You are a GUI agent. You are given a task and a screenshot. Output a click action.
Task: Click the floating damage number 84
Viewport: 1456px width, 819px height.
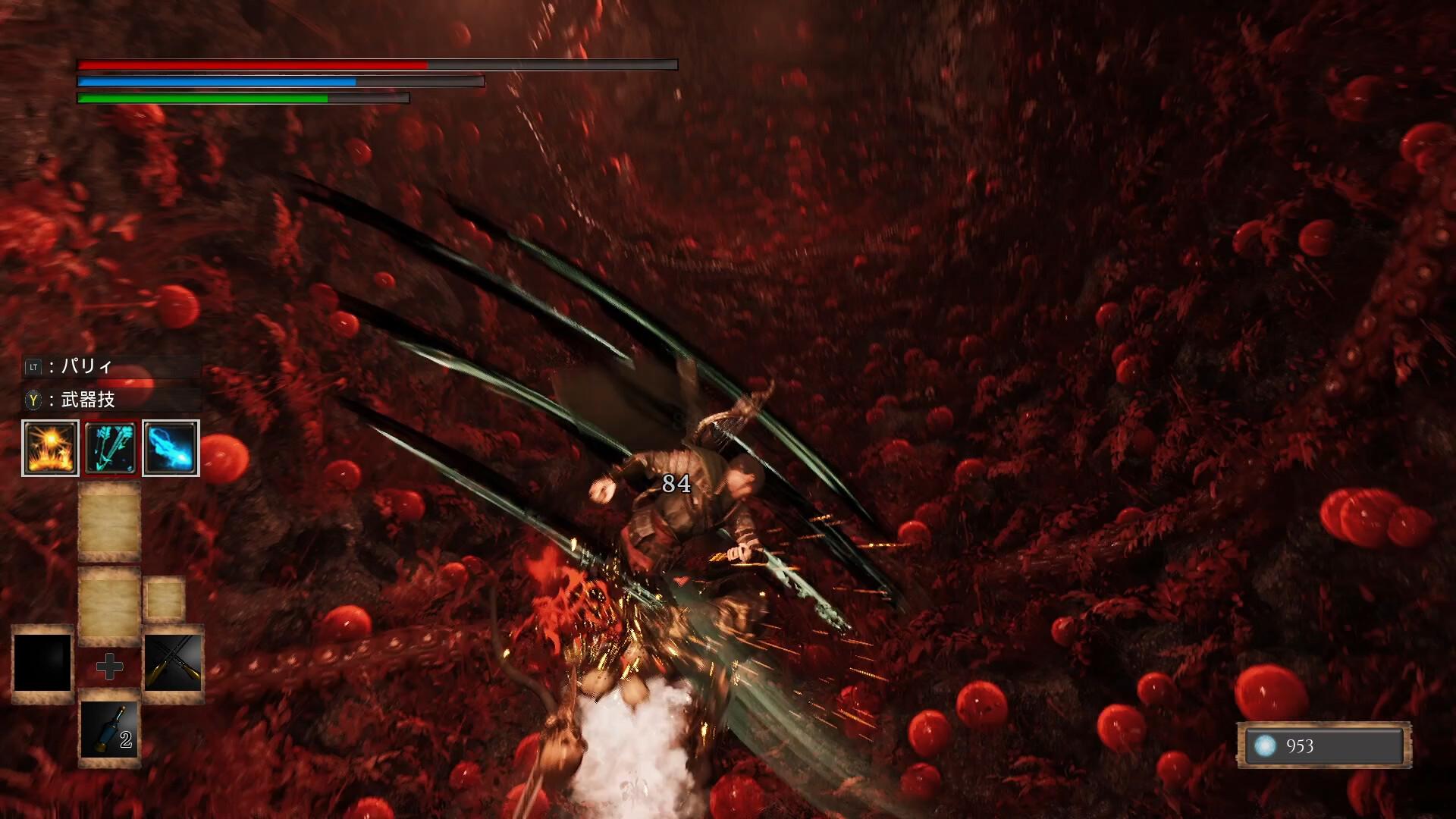[x=677, y=484]
